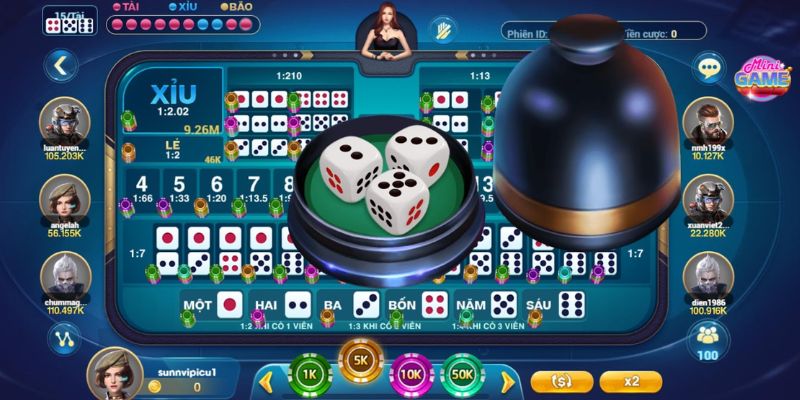Open the chat bubble icon

pyautogui.click(x=711, y=67)
